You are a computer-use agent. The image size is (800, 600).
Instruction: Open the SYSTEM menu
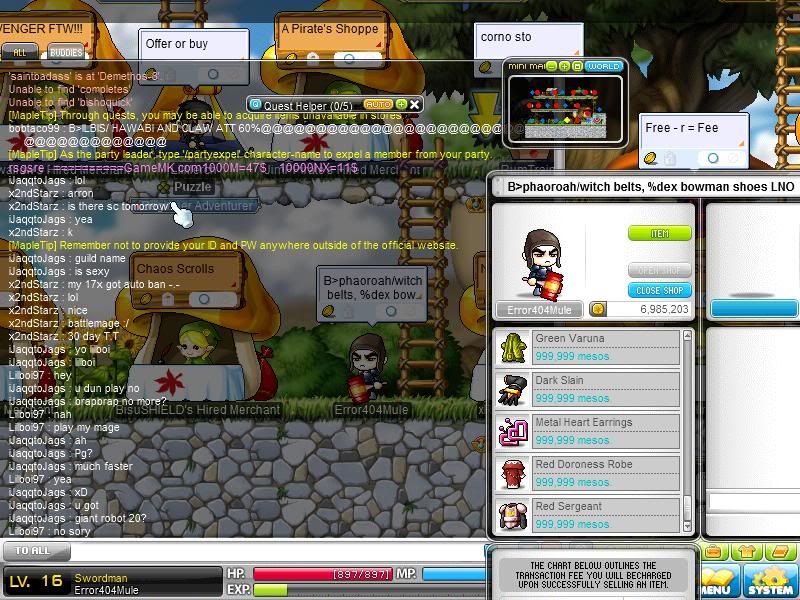(770, 582)
